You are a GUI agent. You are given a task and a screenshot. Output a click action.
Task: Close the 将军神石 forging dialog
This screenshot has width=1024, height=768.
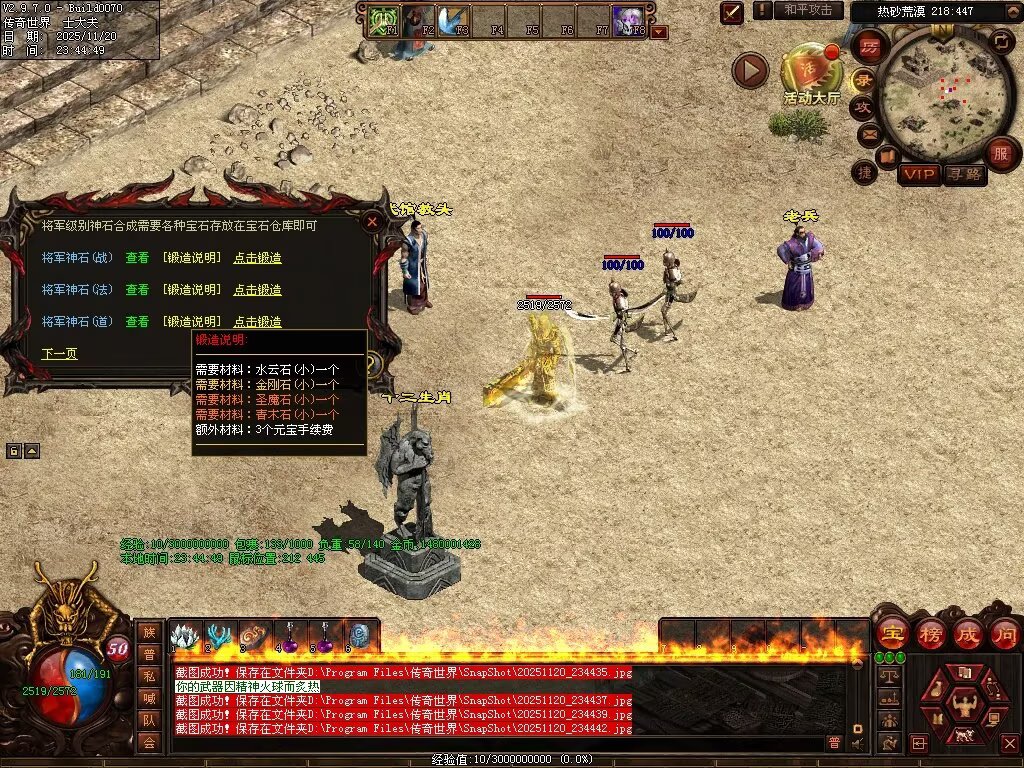click(x=372, y=222)
